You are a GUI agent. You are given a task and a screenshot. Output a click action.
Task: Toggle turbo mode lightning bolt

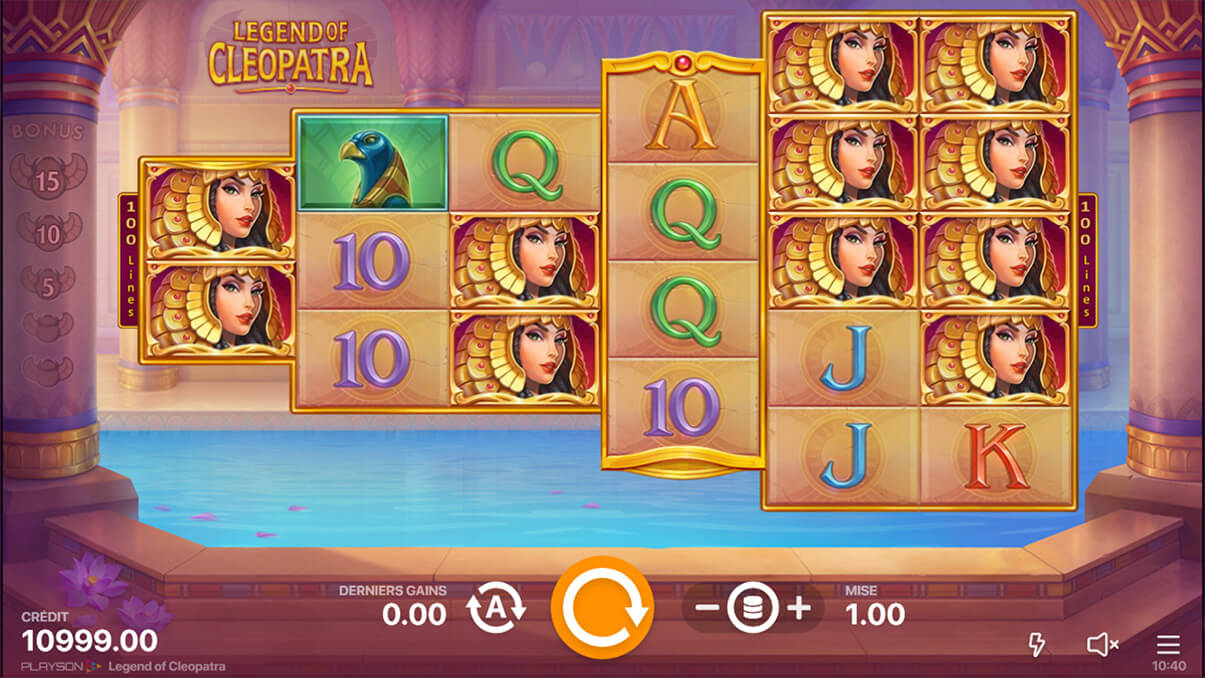1037,644
